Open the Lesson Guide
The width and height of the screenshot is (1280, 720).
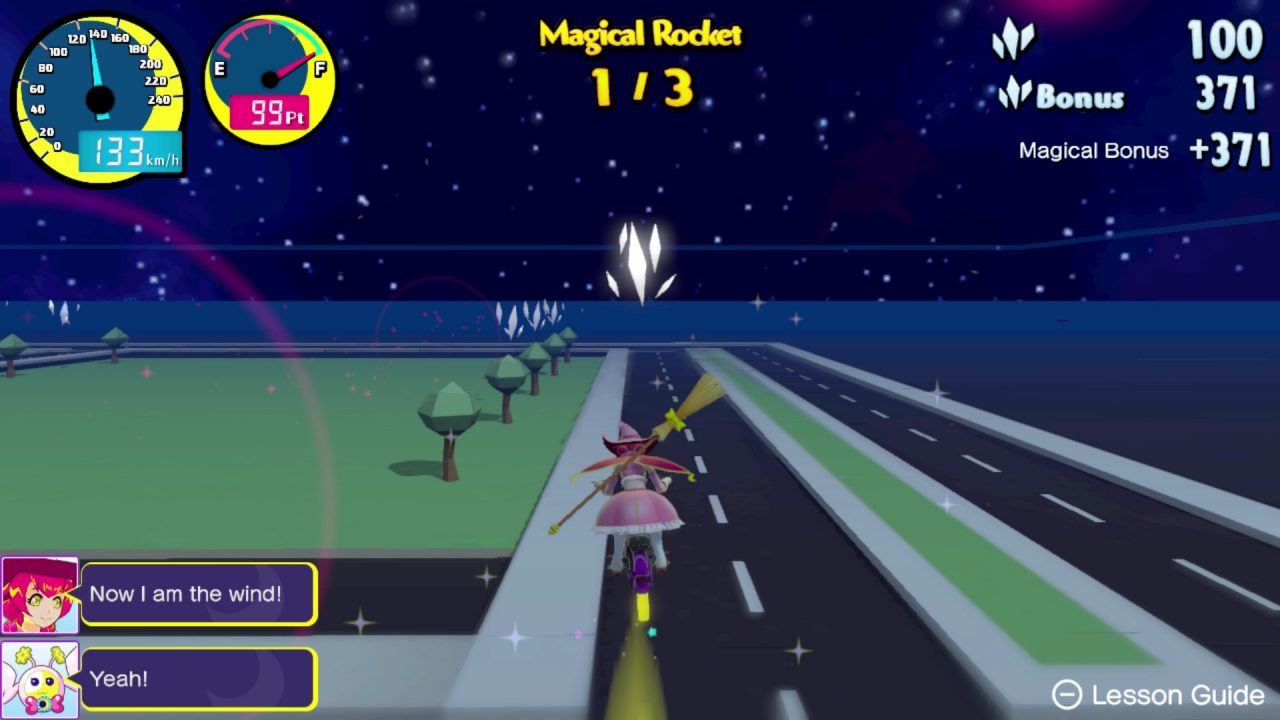pyautogui.click(x=1158, y=695)
